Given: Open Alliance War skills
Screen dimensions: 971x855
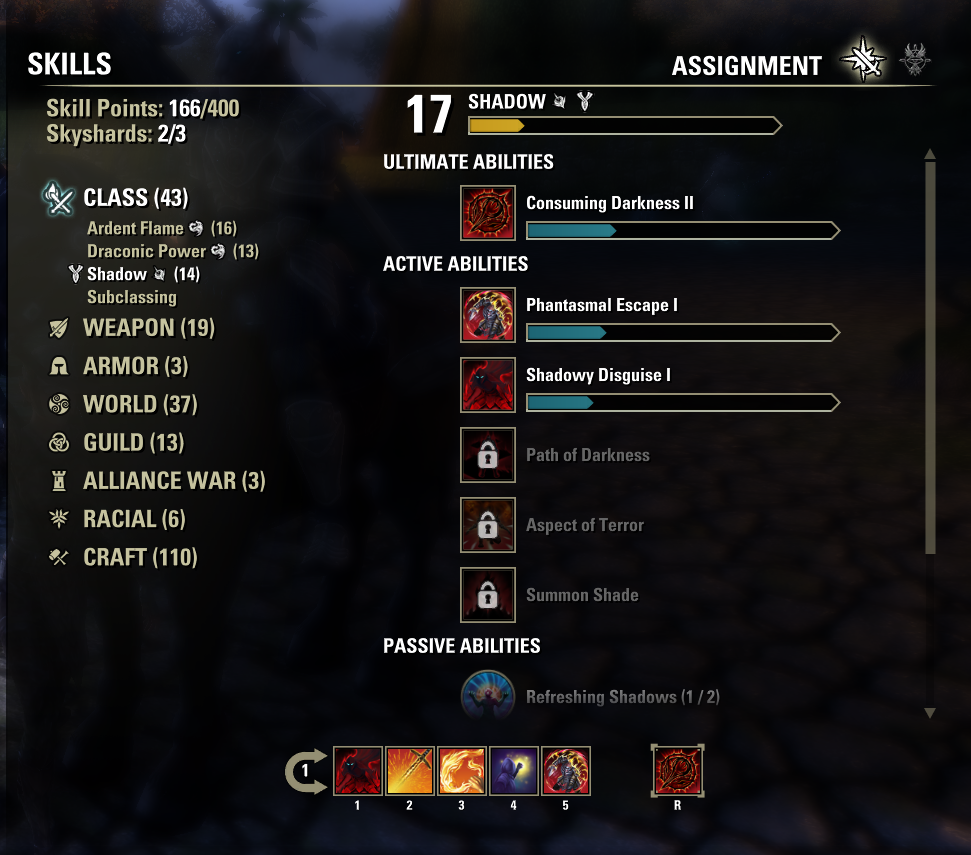Looking at the screenshot, I should [x=174, y=481].
